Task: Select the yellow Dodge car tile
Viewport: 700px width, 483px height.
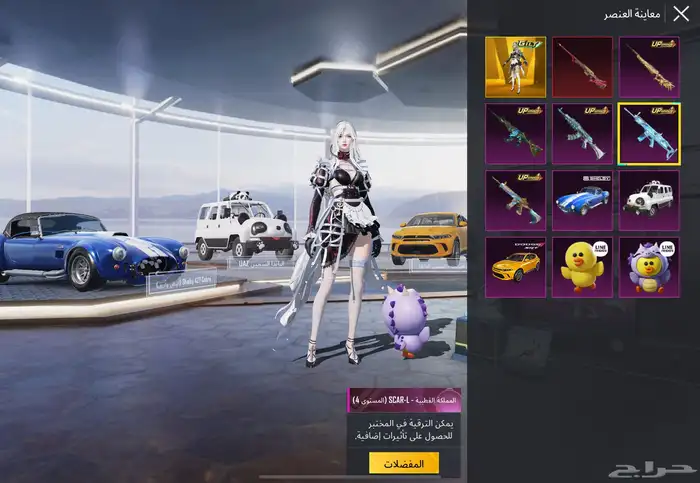Action: pyautogui.click(x=515, y=266)
